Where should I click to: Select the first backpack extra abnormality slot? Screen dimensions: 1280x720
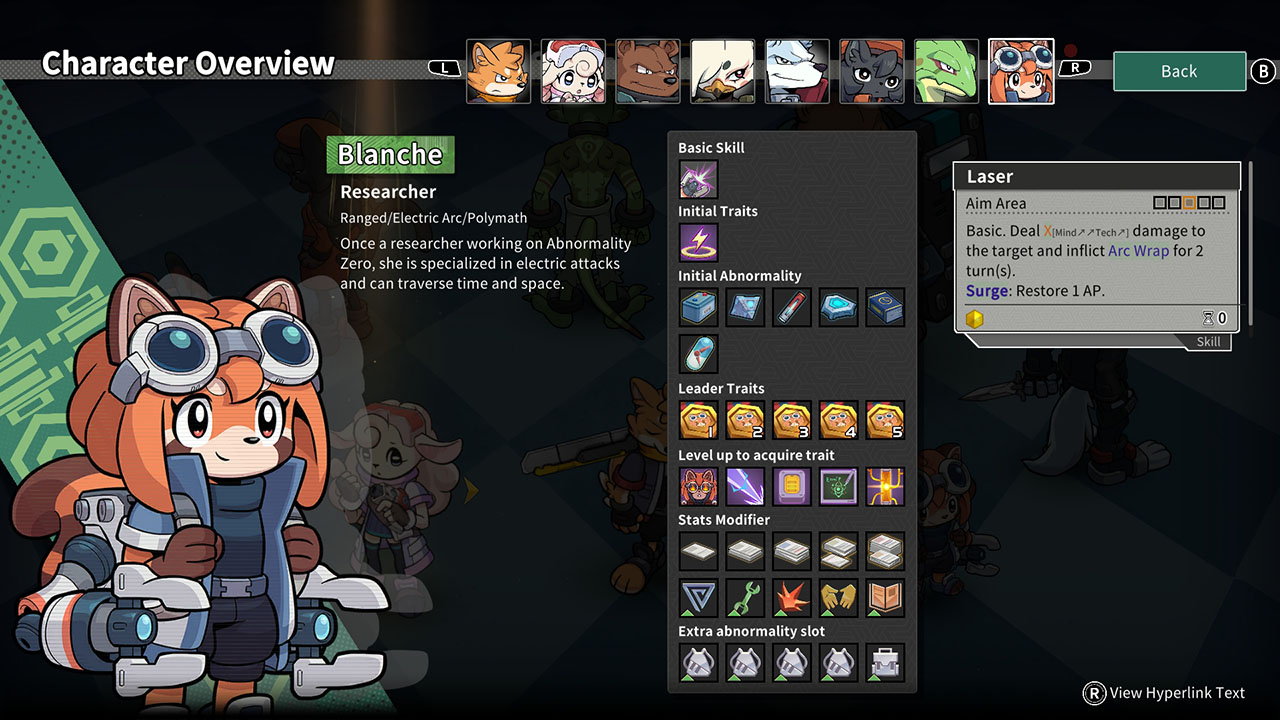pos(698,662)
